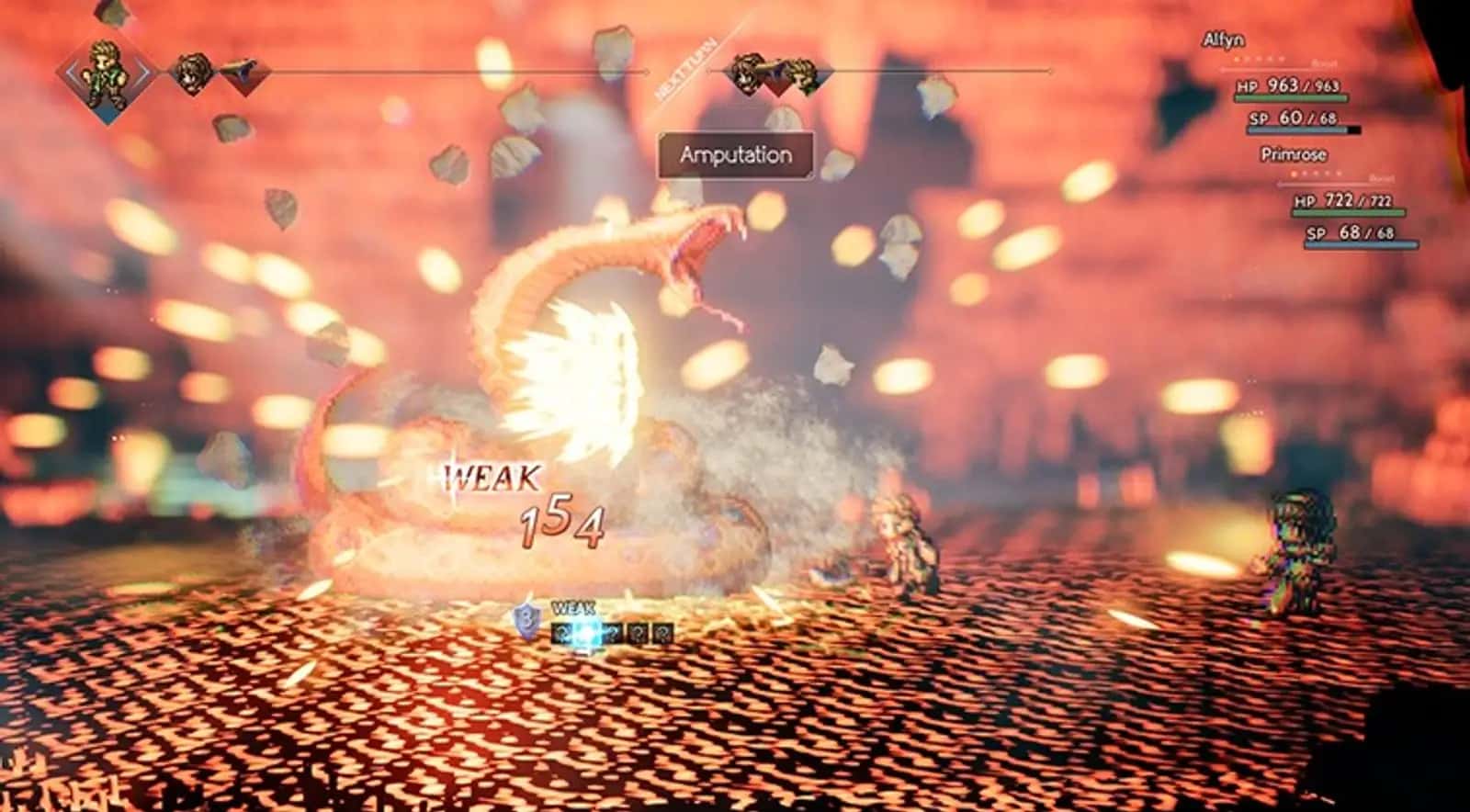Expand the right arrow beside the active character diamond

coord(142,71)
